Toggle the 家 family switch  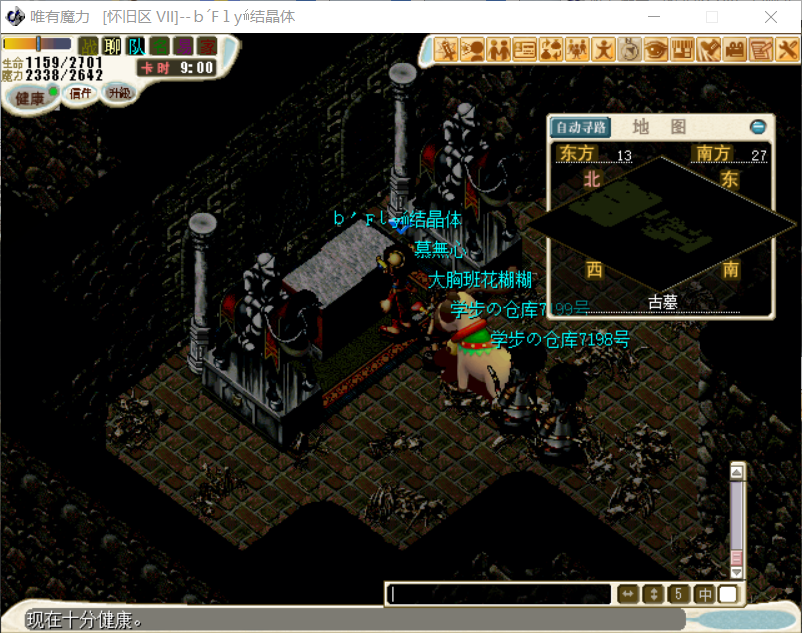206,46
